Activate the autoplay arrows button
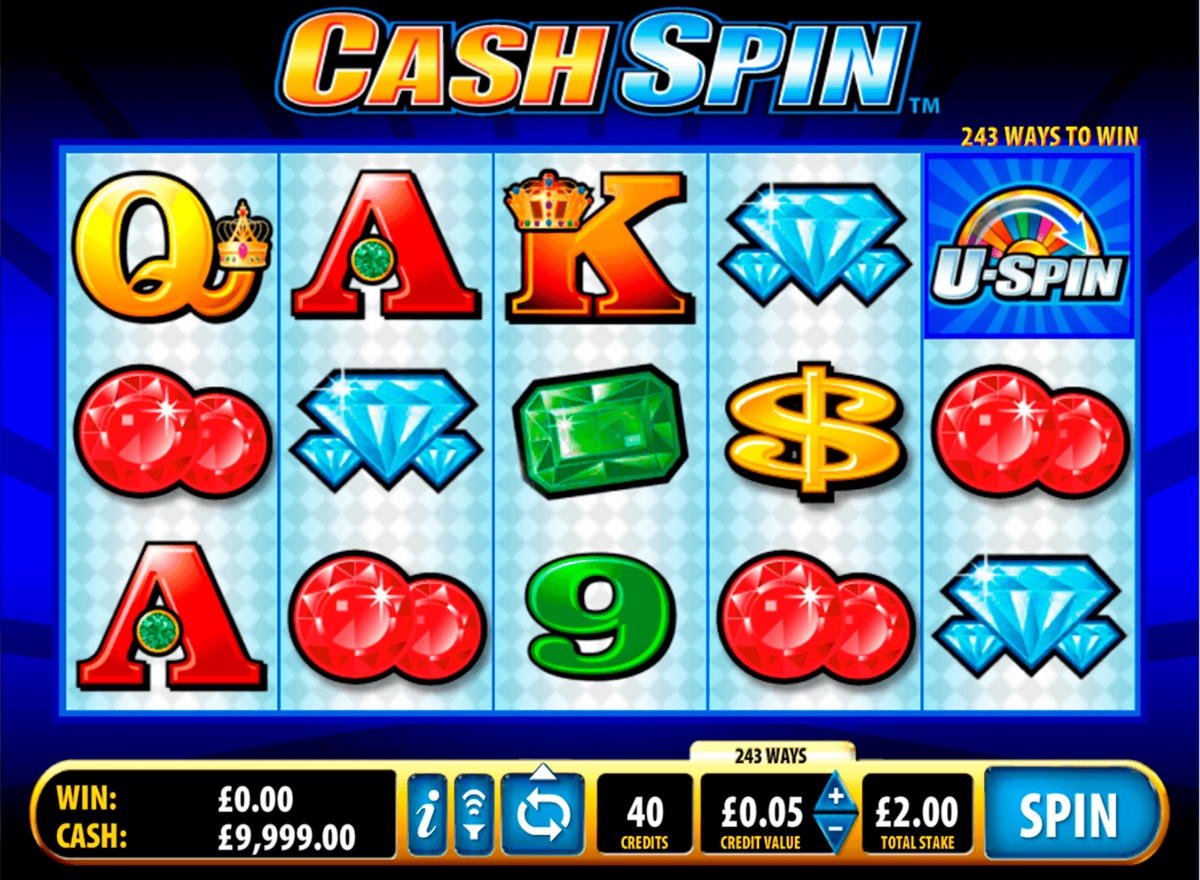The width and height of the screenshot is (1200, 880). (543, 815)
